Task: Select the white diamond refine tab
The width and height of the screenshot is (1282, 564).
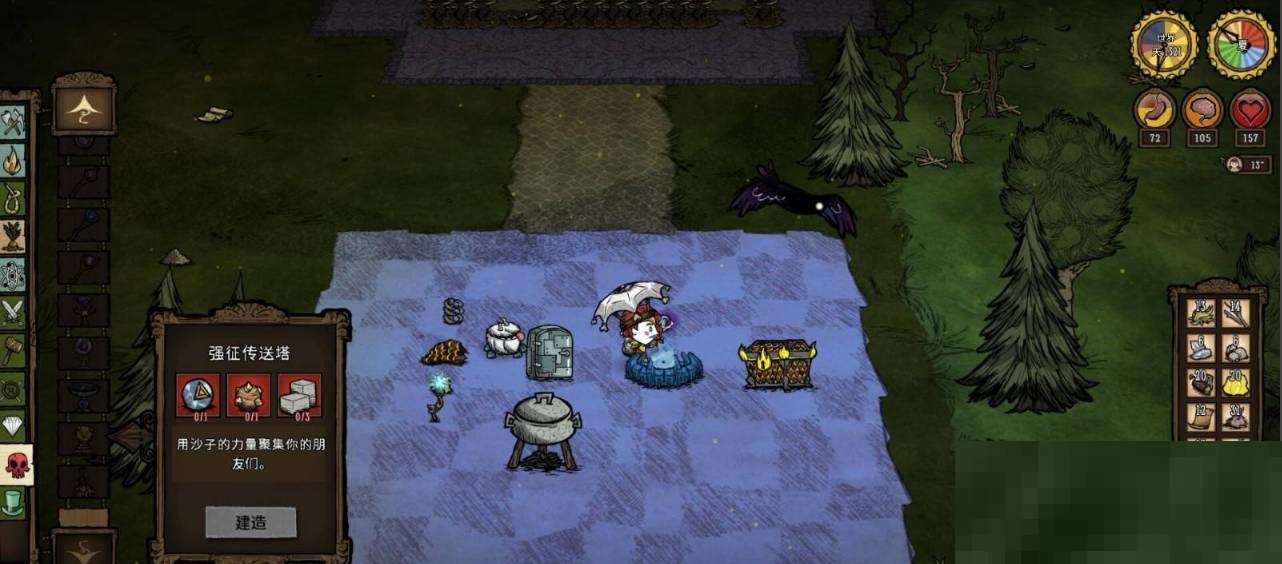Action: [12, 426]
